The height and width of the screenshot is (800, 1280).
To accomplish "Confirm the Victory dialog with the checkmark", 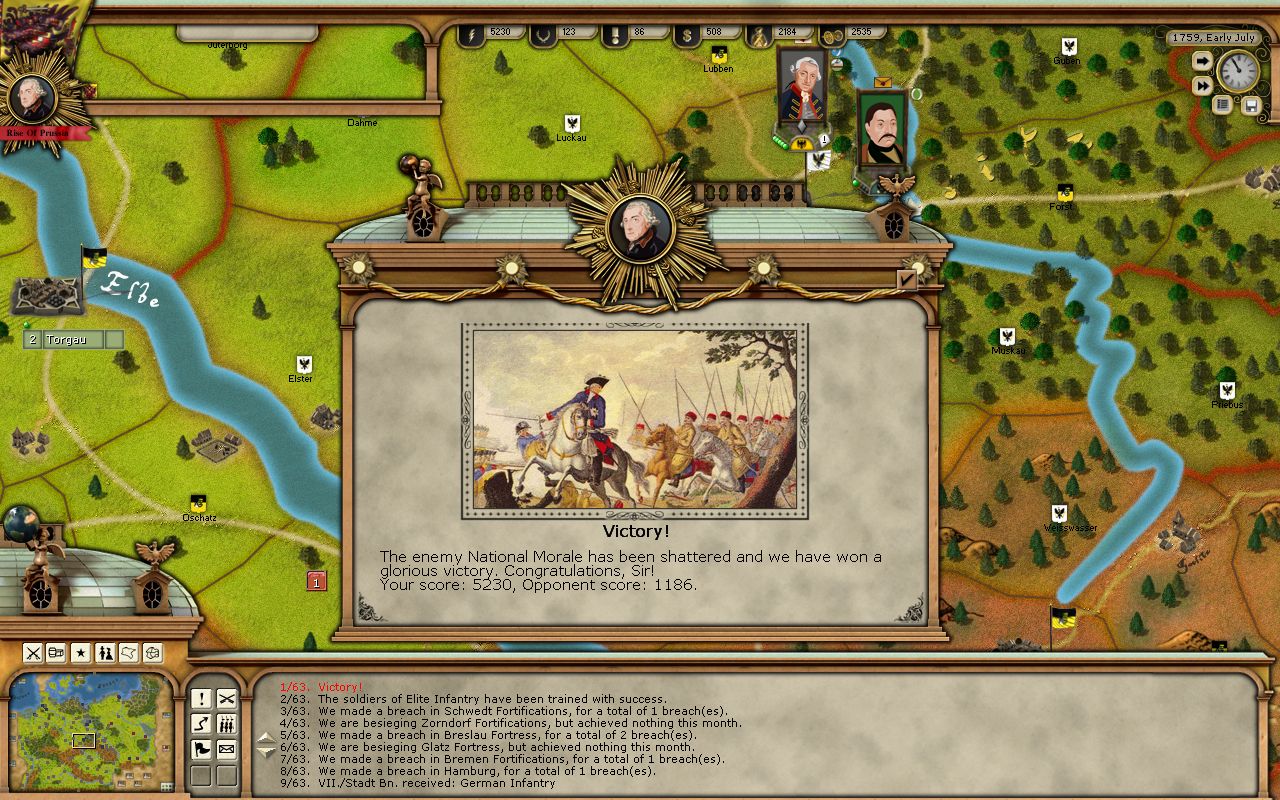I will [x=907, y=280].
